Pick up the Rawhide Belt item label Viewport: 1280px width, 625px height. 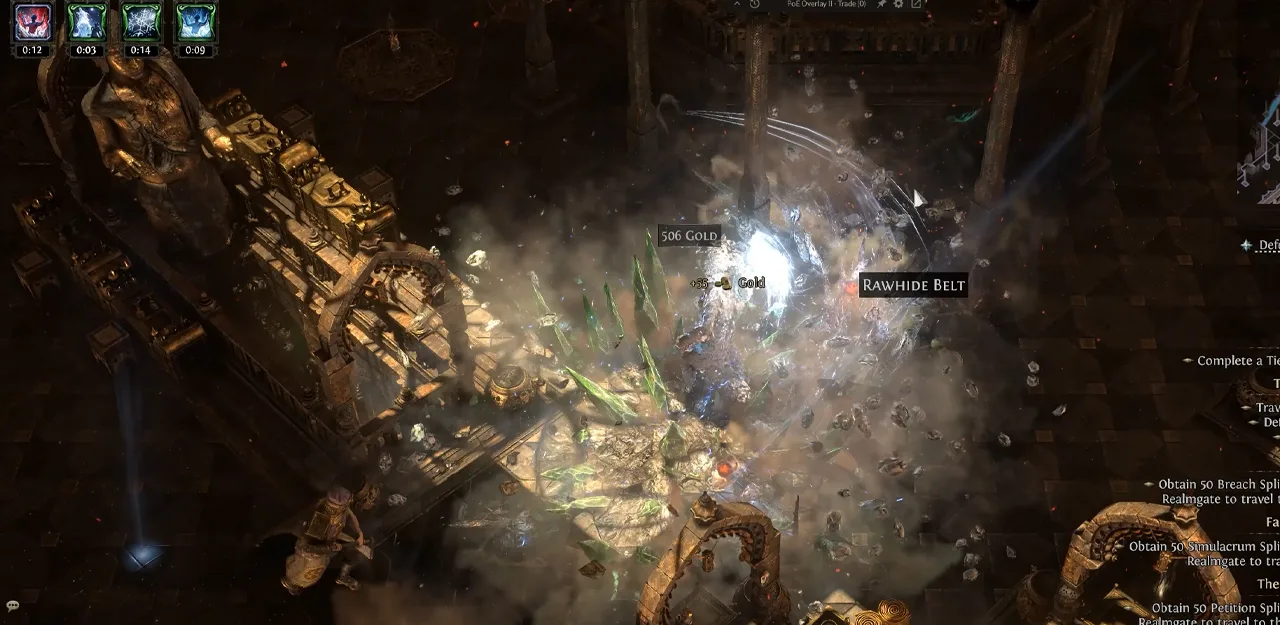[913, 285]
